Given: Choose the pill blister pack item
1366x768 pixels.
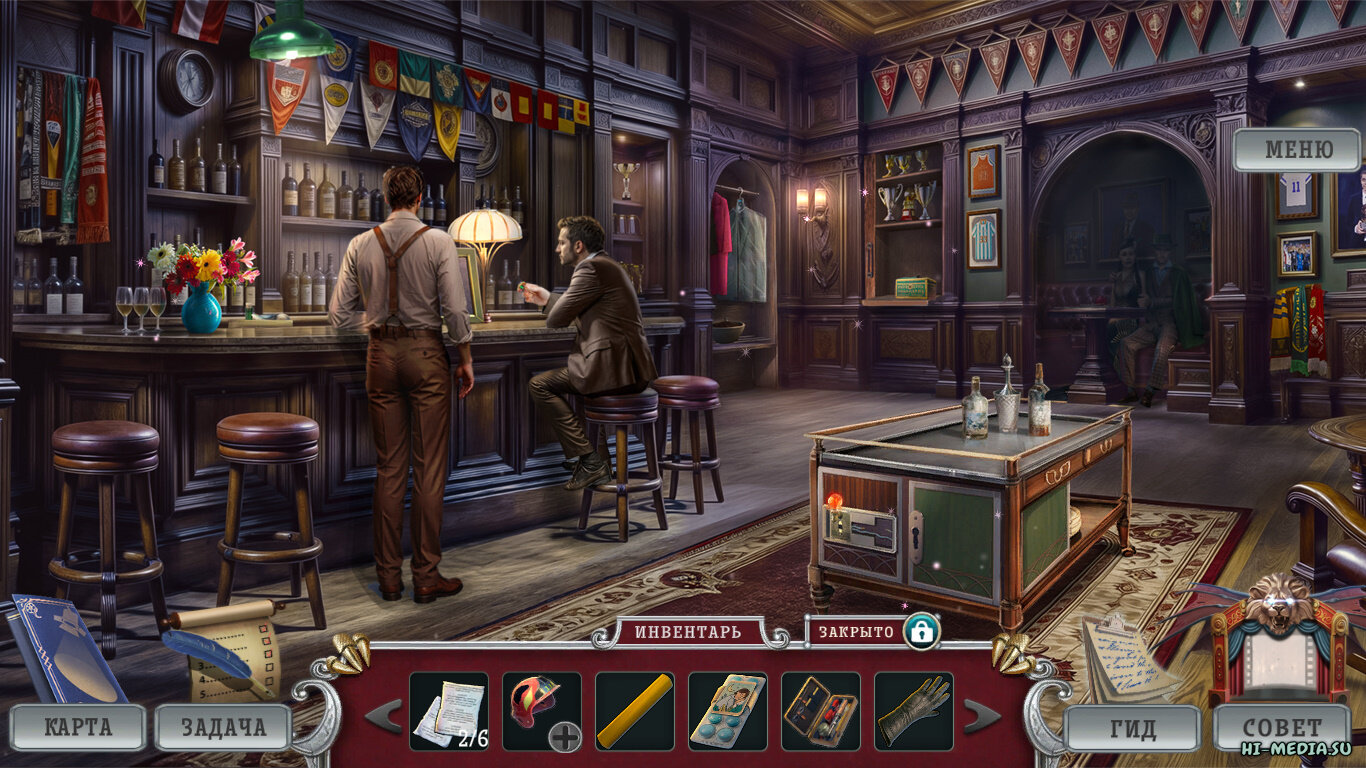Looking at the screenshot, I should [727, 711].
